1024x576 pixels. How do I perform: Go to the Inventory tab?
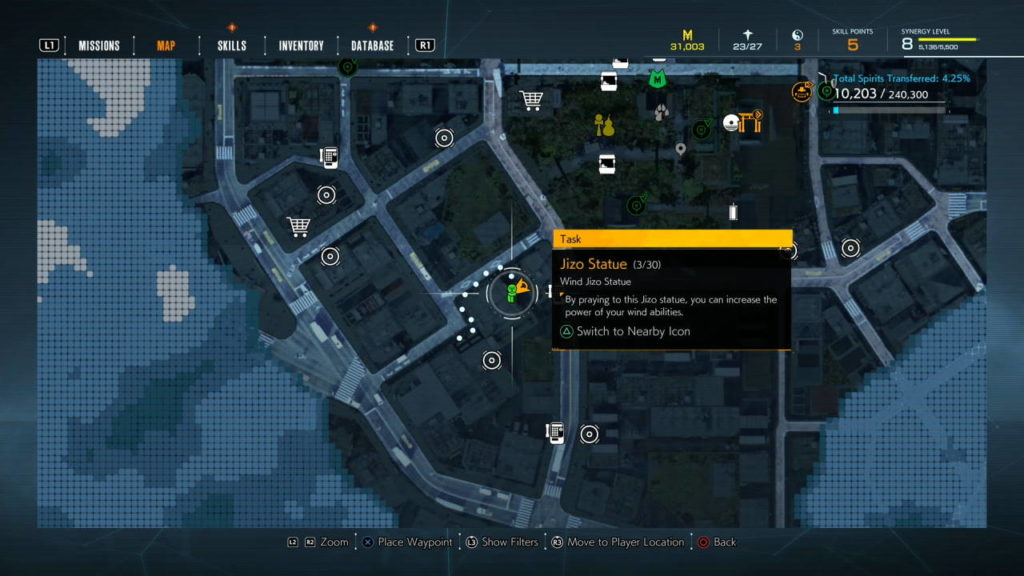301,45
